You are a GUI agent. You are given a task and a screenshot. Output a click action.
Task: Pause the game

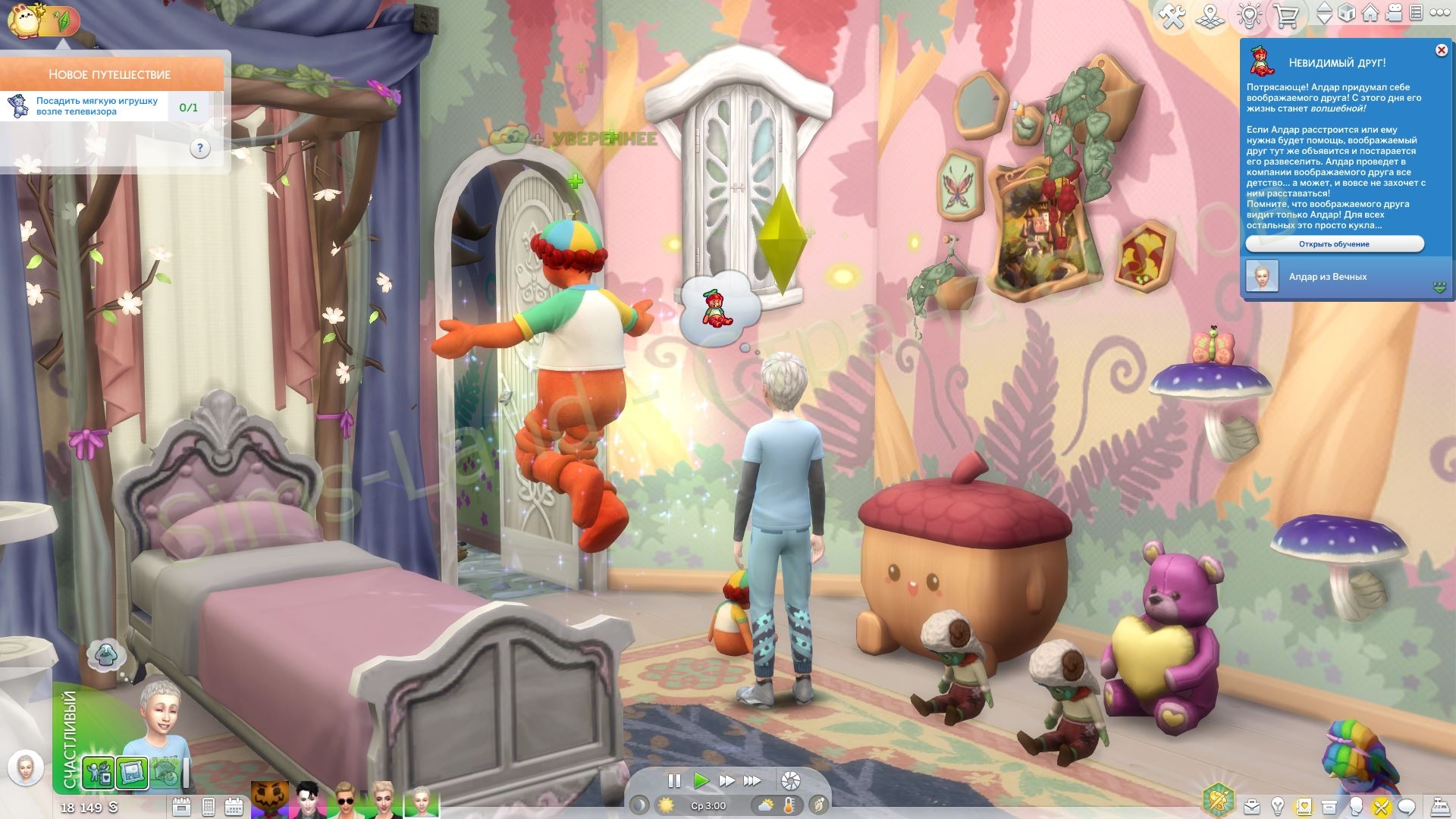click(673, 780)
